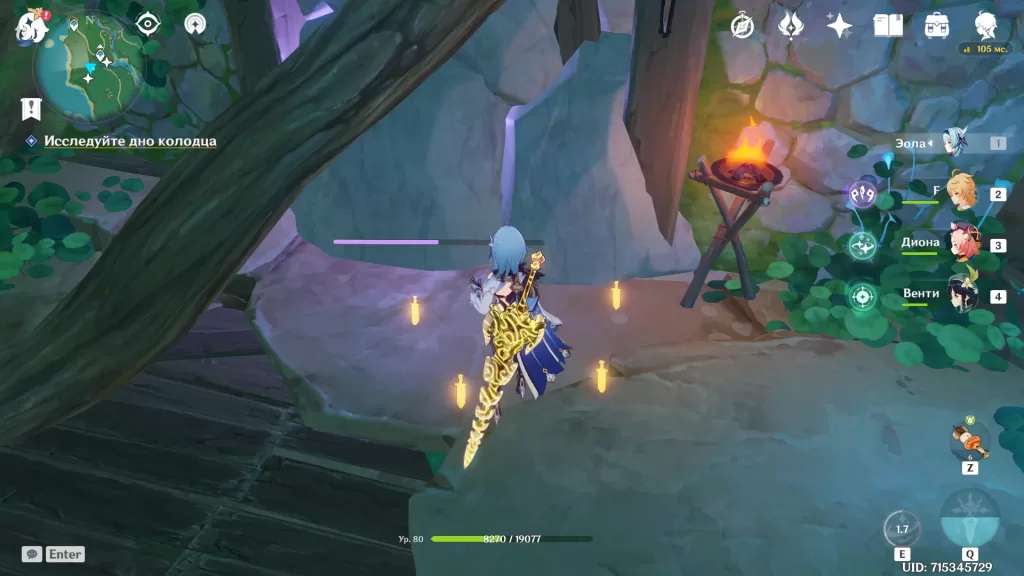Switch to the blond second party member
This screenshot has height=576, width=1024.
point(962,189)
